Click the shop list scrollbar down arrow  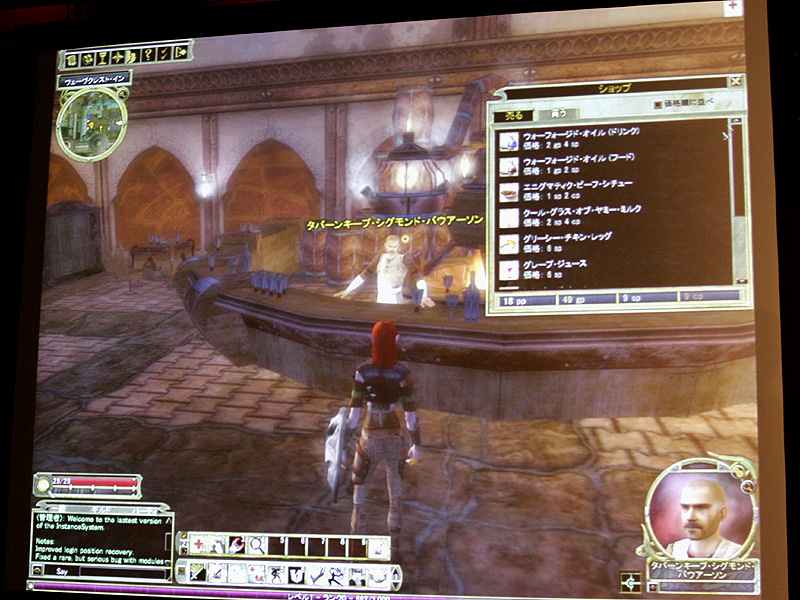(x=741, y=279)
